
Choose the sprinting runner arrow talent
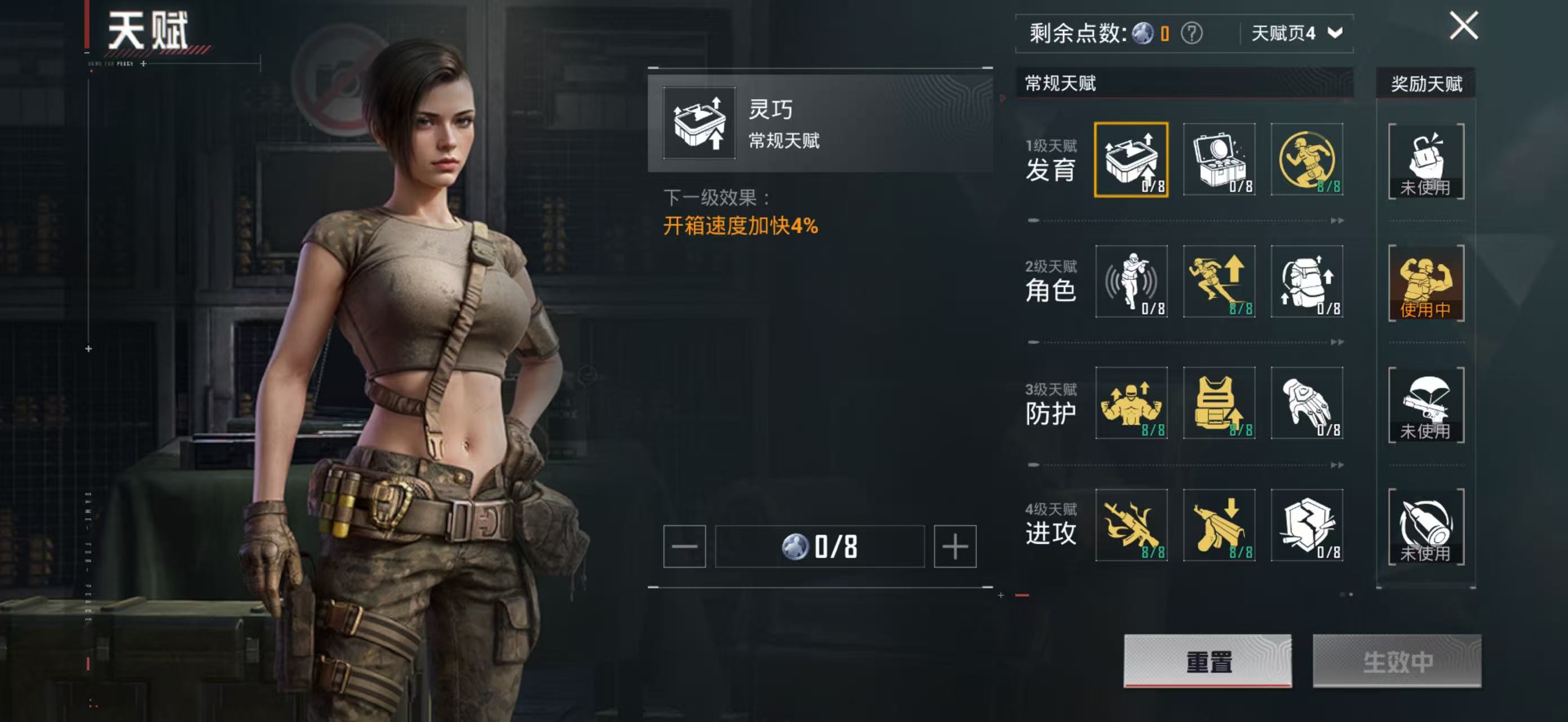(x=1218, y=281)
